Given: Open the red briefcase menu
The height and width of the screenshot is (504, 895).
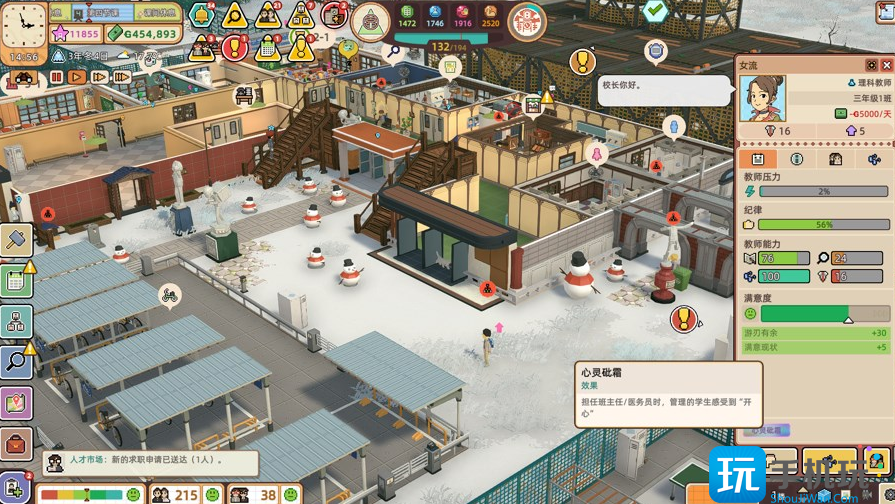Looking at the screenshot, I should click(x=16, y=443).
